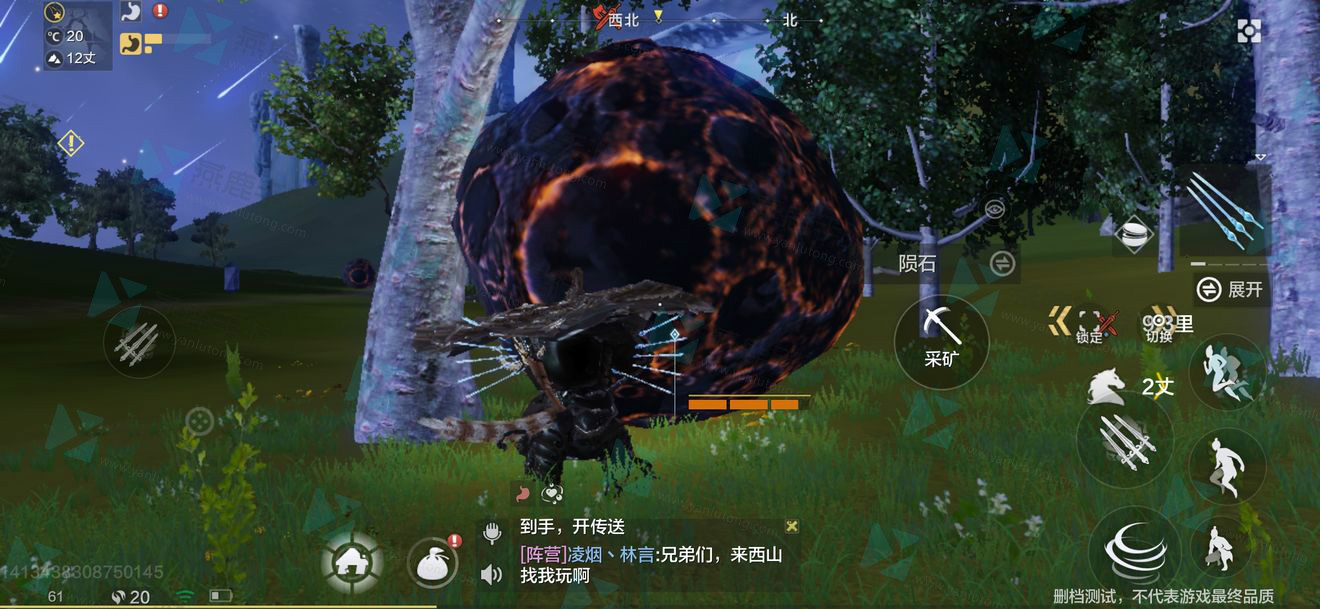Open the menu grid icon in the top corner

pos(1249,31)
